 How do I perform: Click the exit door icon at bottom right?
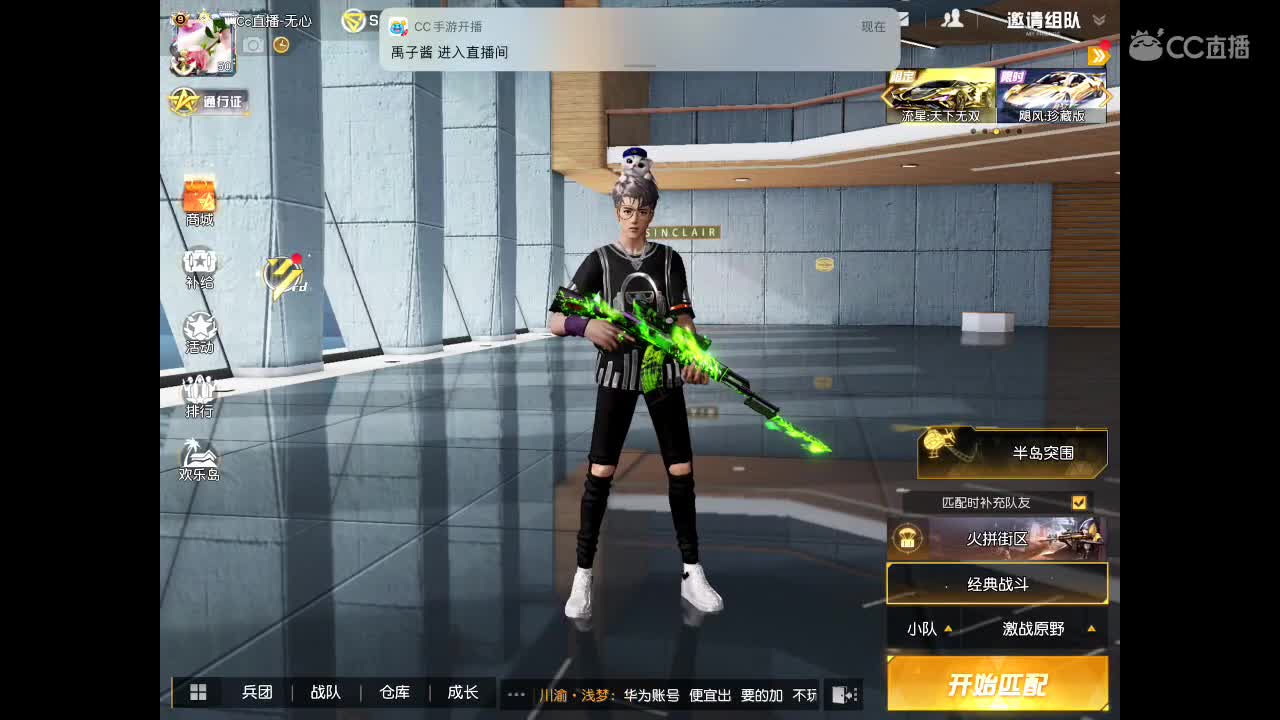846,692
